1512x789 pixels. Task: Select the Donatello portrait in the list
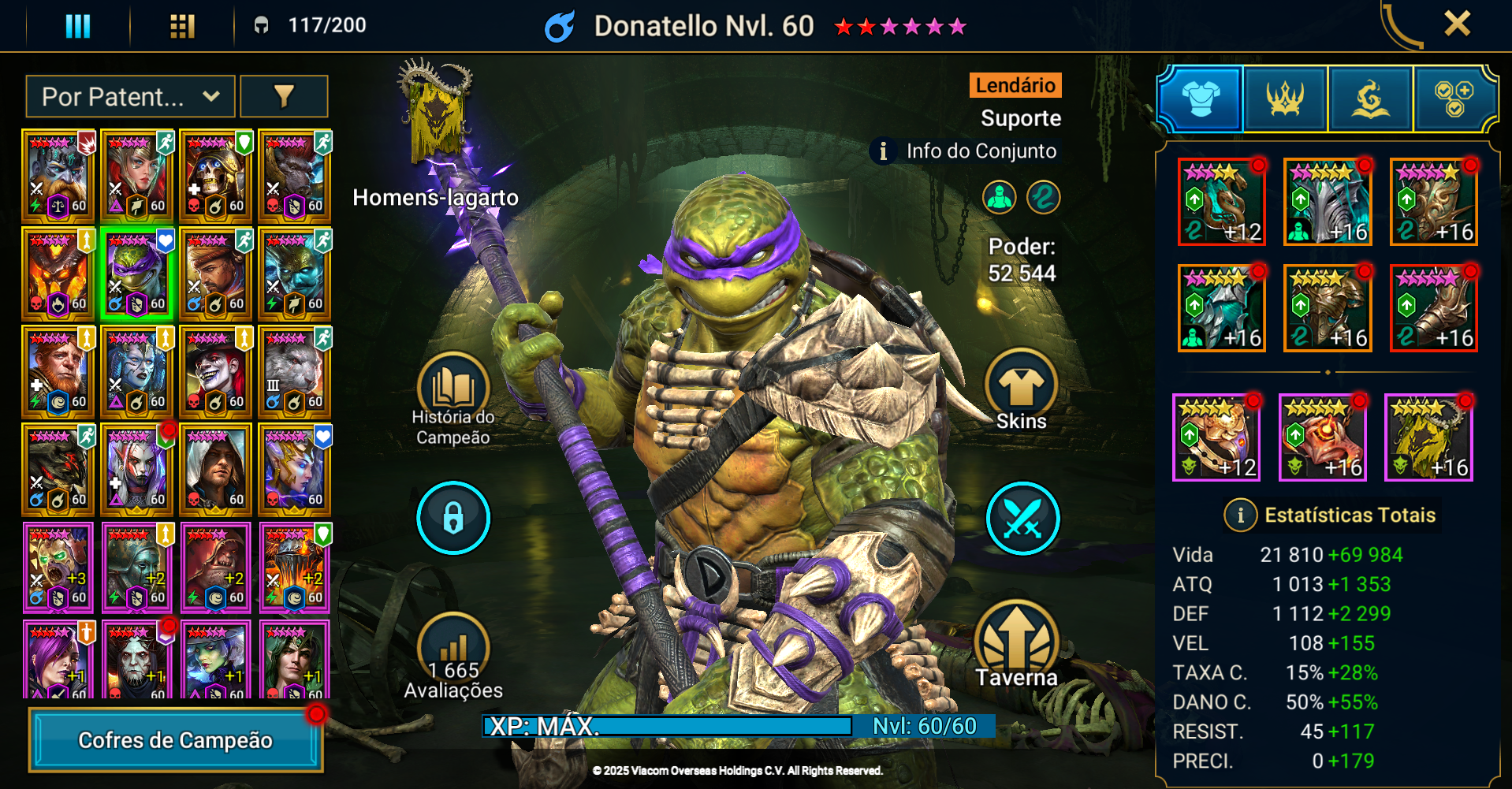point(136,274)
